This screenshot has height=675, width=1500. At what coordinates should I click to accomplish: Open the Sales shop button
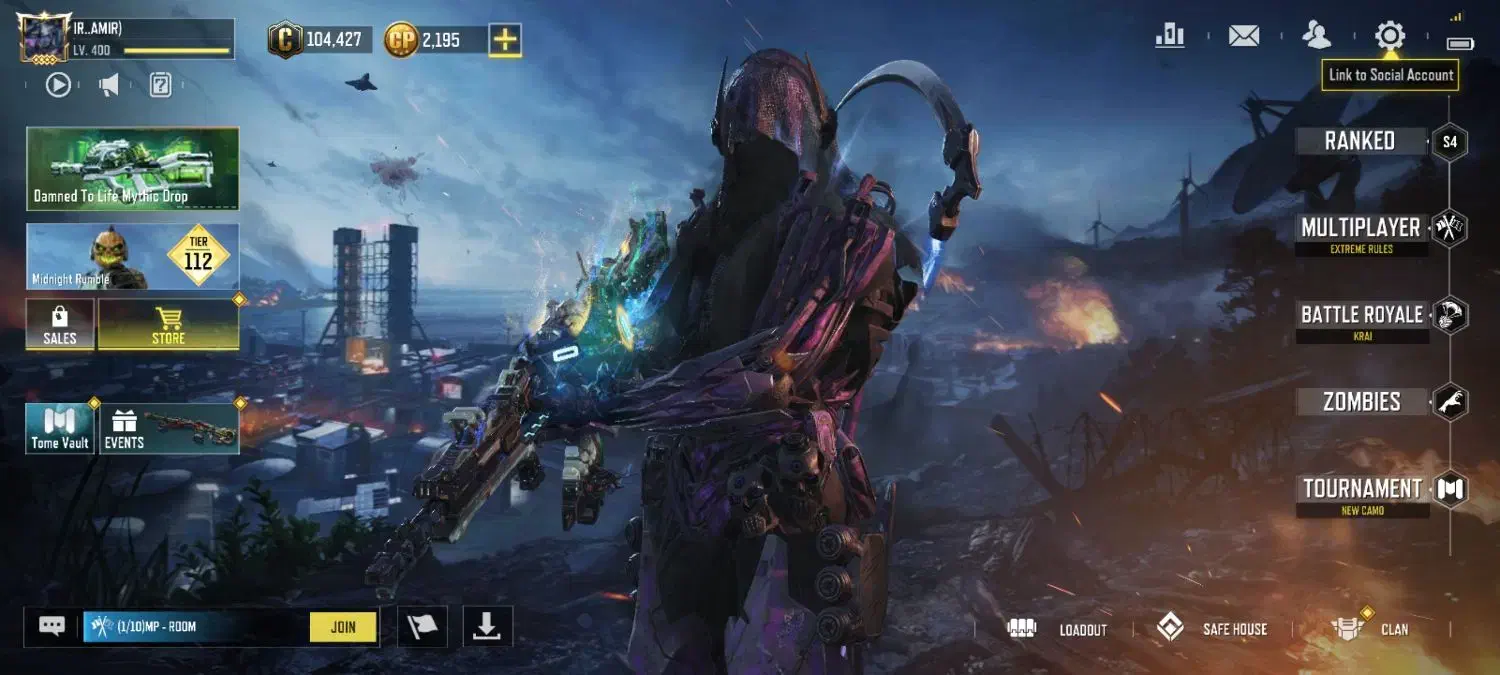coord(60,325)
